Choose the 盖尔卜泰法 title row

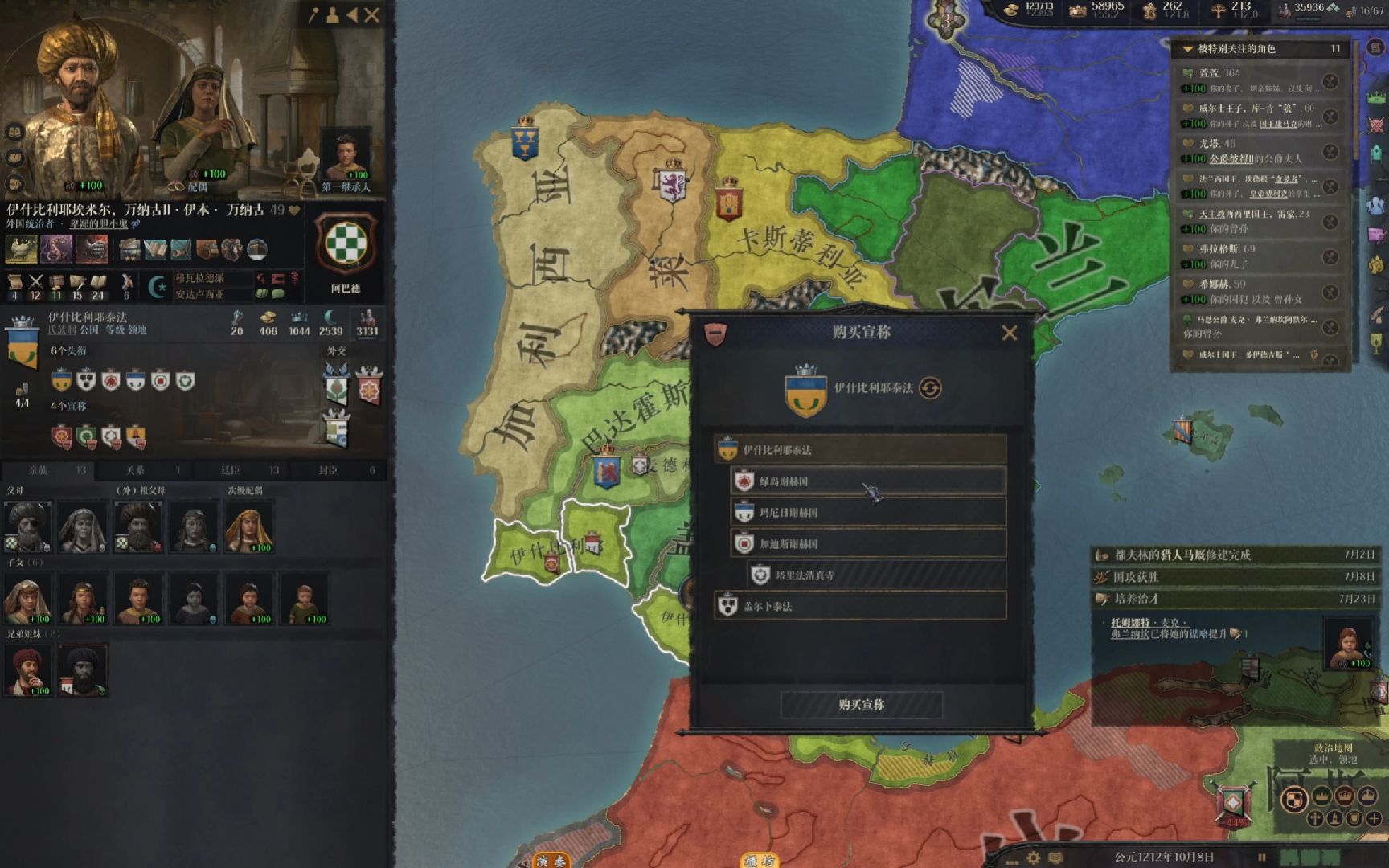coord(860,607)
